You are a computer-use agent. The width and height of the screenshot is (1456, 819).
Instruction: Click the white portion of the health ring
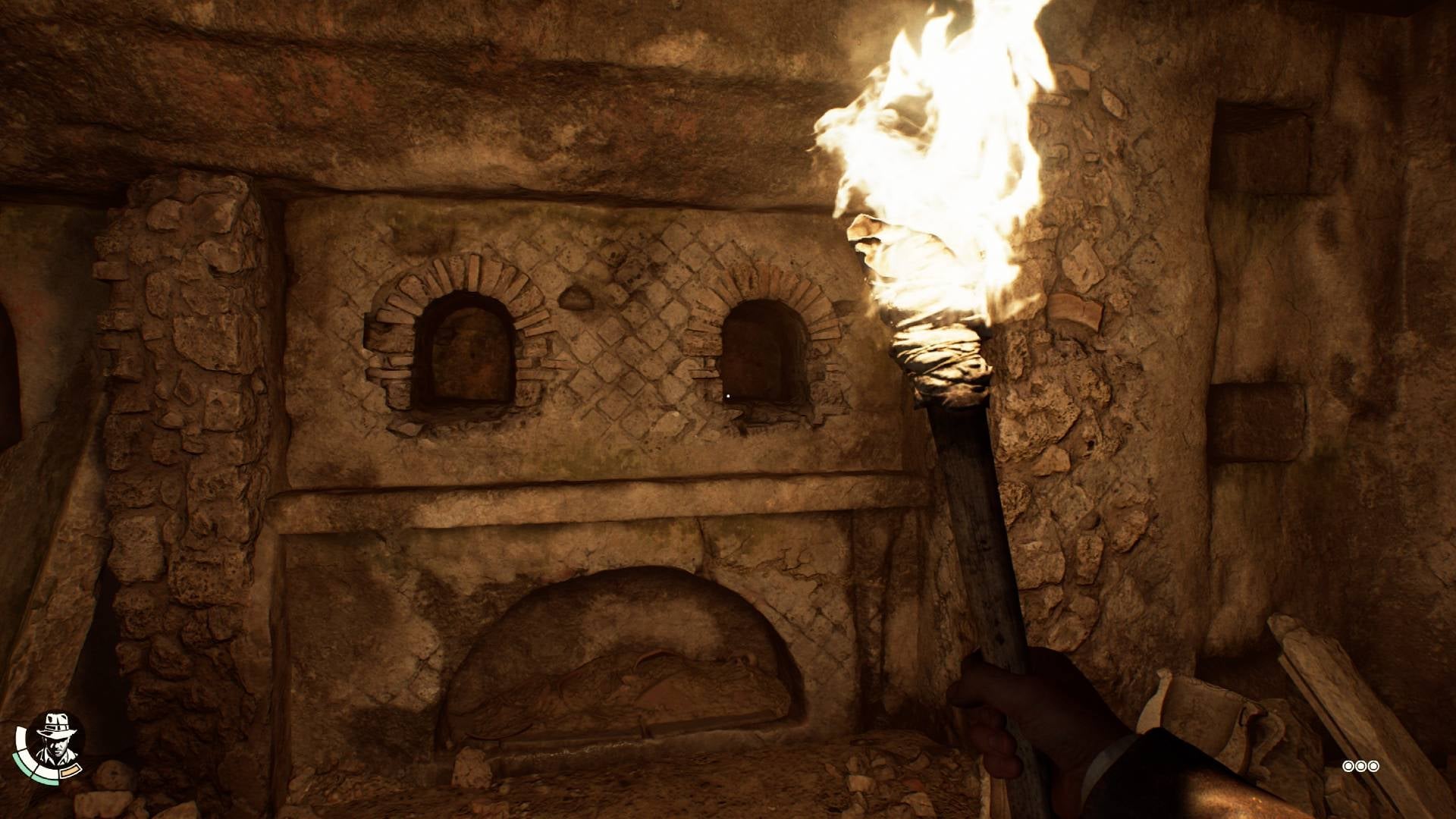point(21,739)
